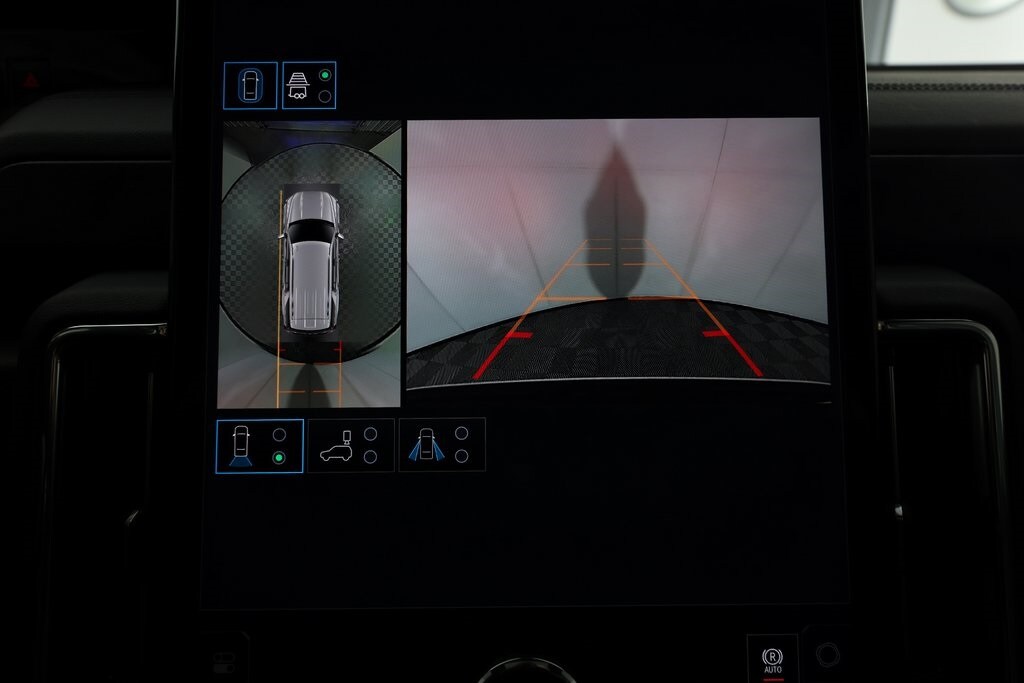The width and height of the screenshot is (1024, 683).
Task: Switch to the cargo bed camera view
Action: click(x=350, y=446)
